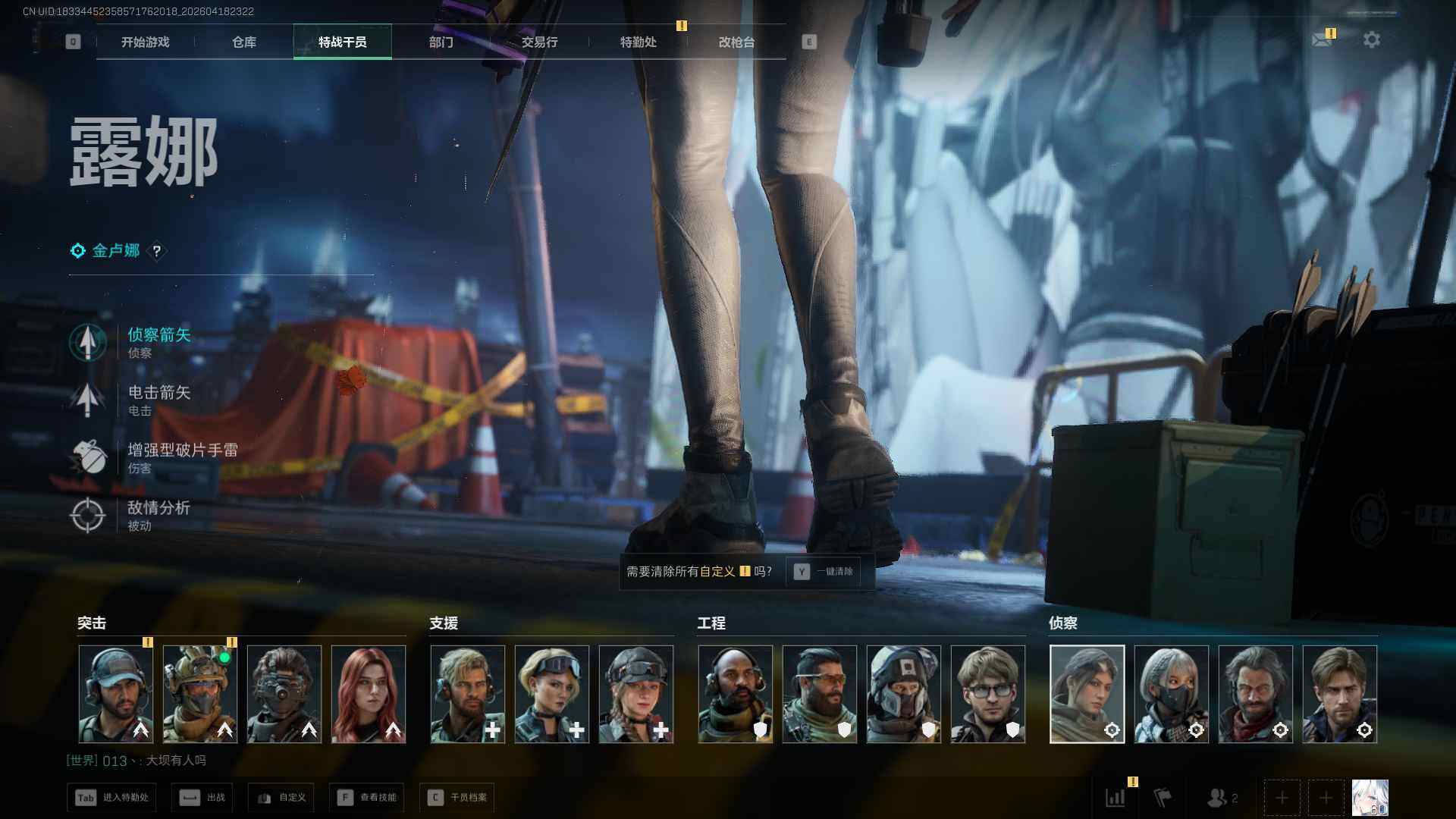Open the settings gear icon
Viewport: 1456px width, 819px height.
1371,39
